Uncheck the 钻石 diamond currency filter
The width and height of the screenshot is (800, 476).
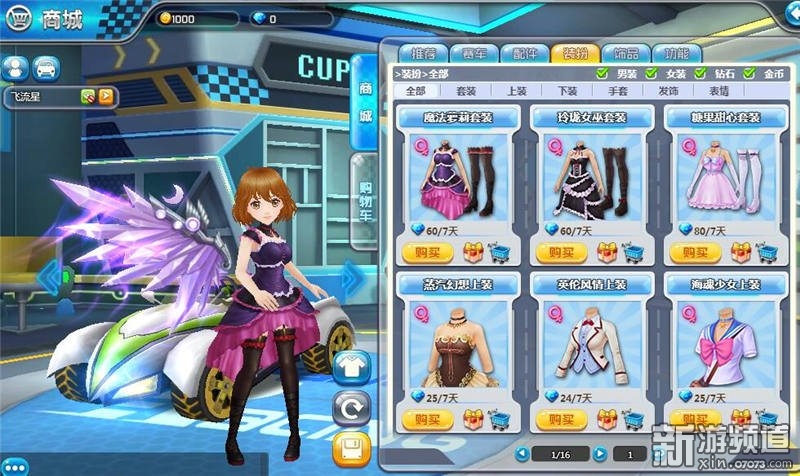pos(700,73)
